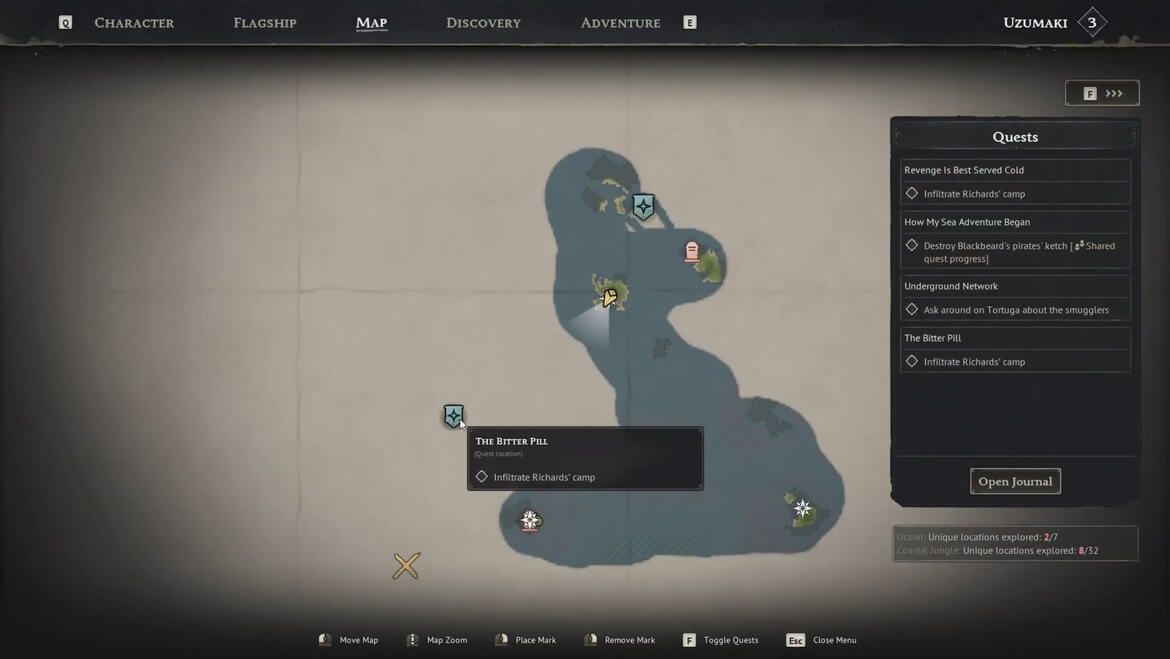Select the quest shield marker near the northern island
The width and height of the screenshot is (1170, 659).
[643, 207]
